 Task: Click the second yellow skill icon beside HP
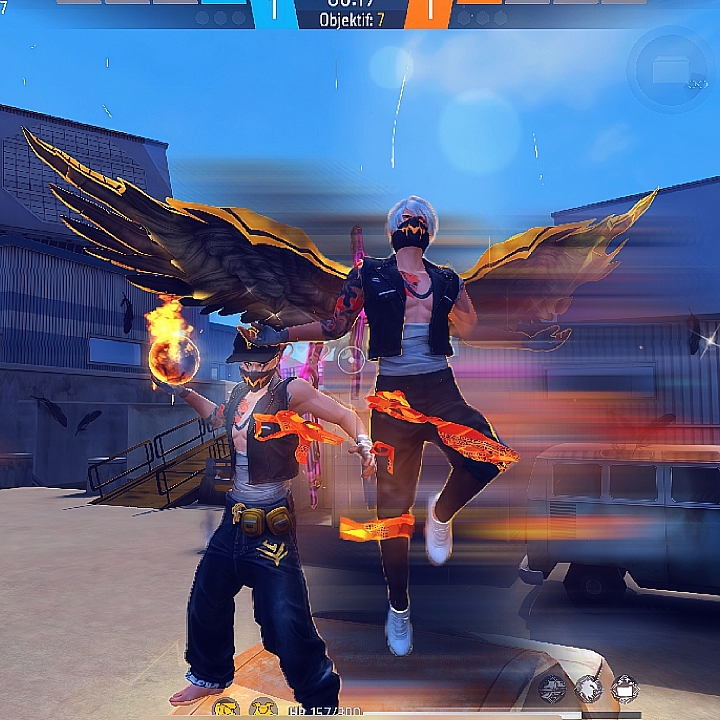coord(263,707)
